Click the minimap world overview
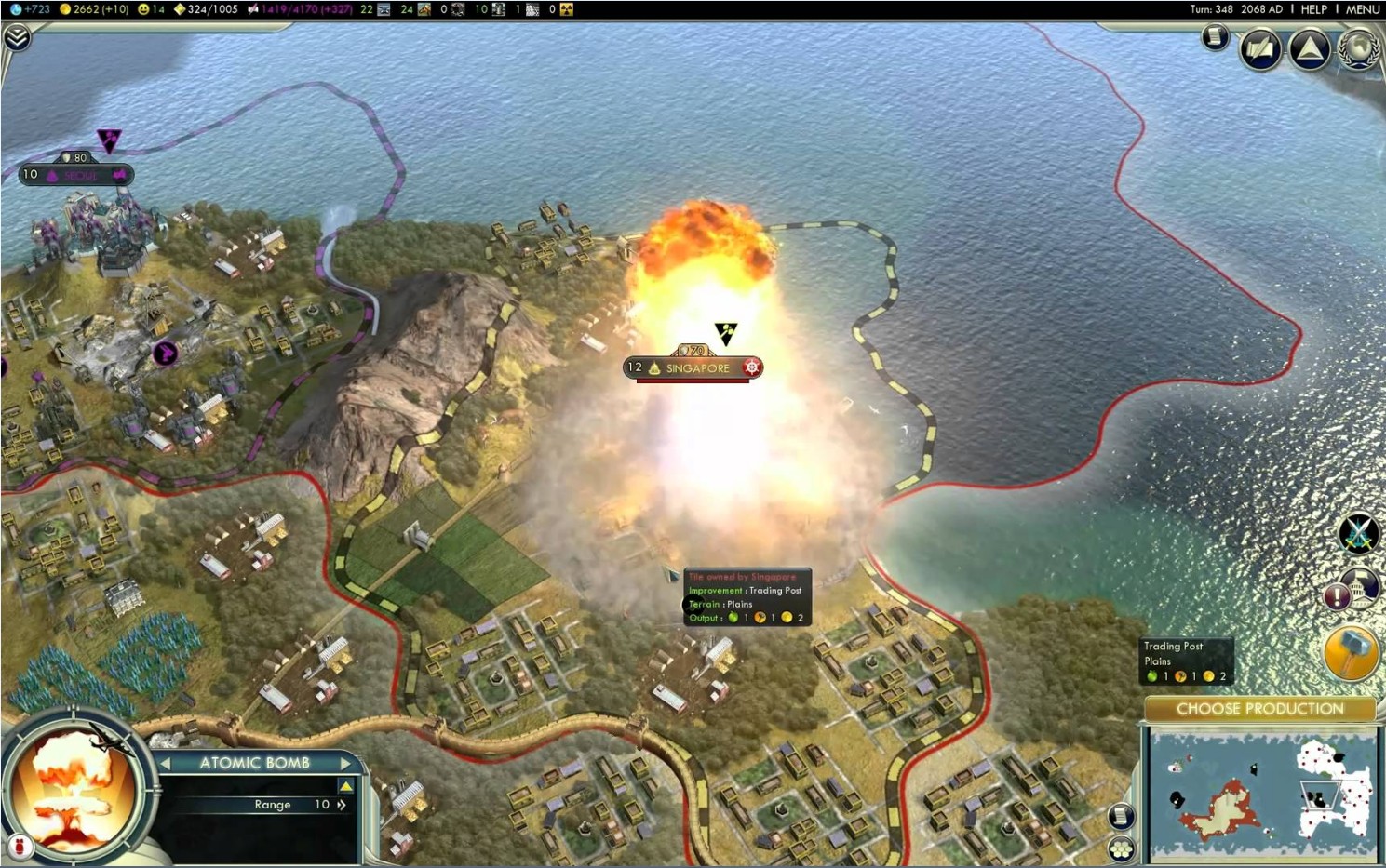The width and height of the screenshot is (1386, 868). click(x=1263, y=795)
